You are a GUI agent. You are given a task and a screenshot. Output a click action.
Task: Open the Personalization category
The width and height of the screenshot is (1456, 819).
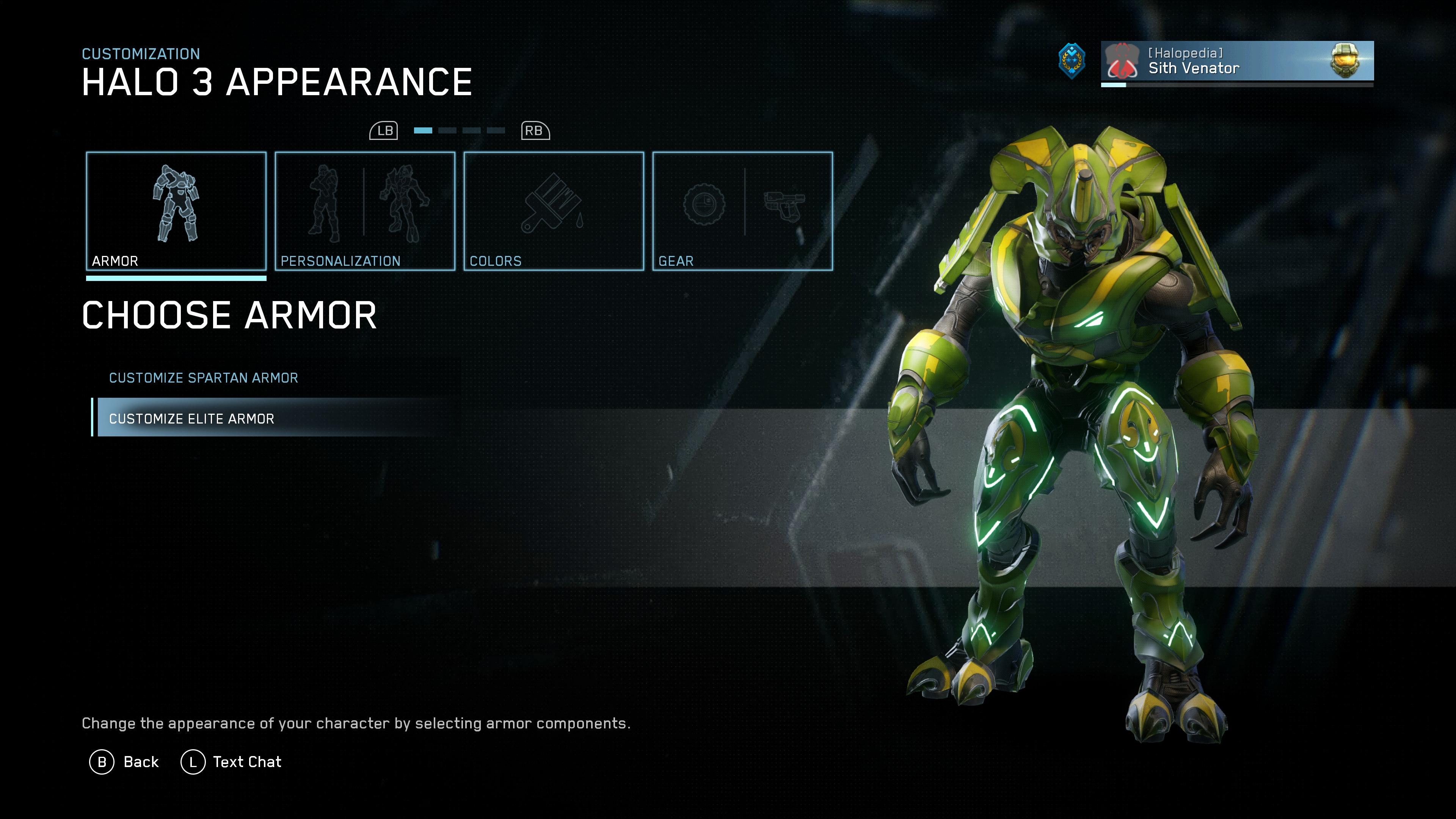364,211
